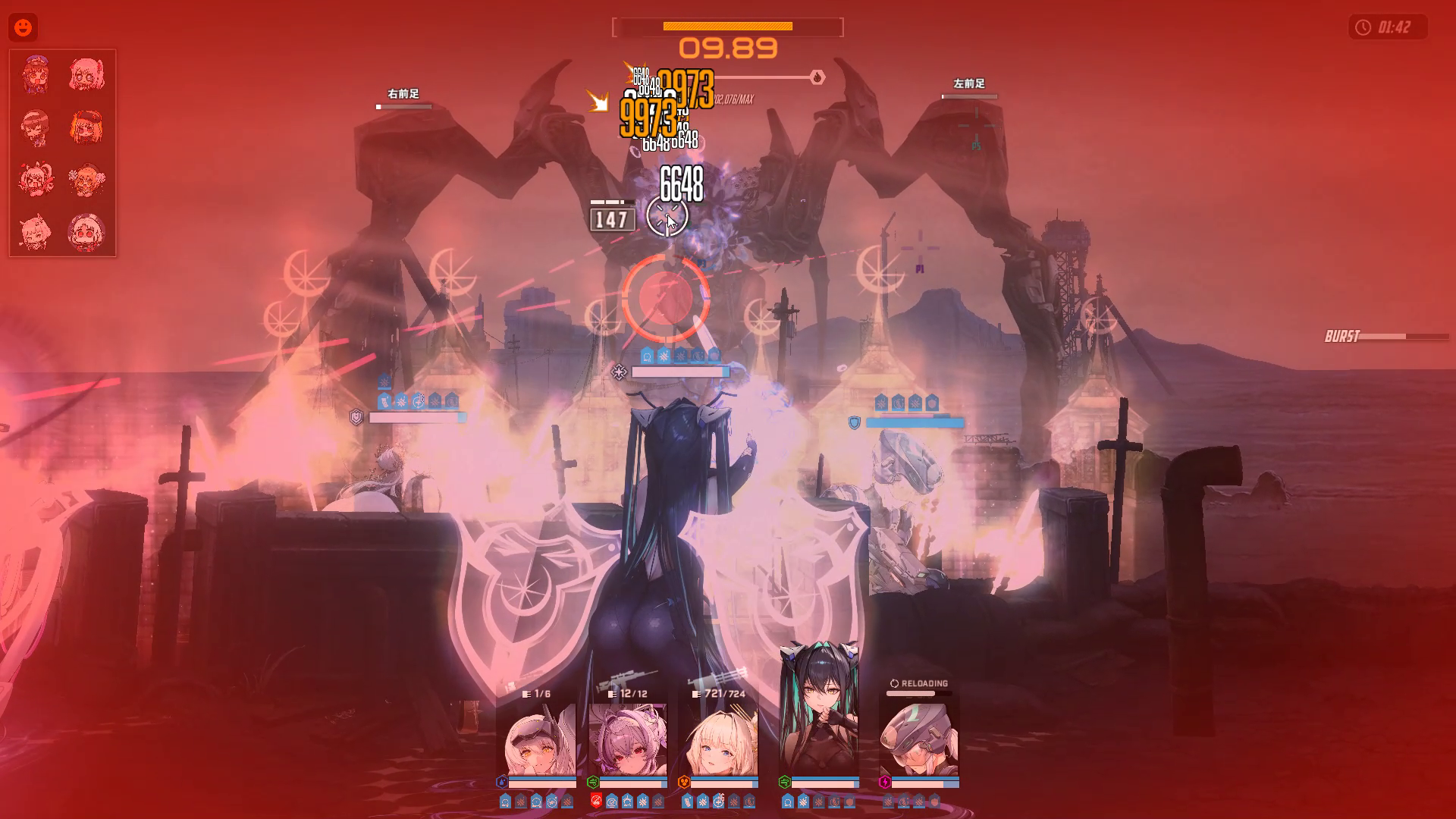
Task: Switch to the blonde blue-eyed character portrait
Action: pyautogui.click(x=720, y=739)
